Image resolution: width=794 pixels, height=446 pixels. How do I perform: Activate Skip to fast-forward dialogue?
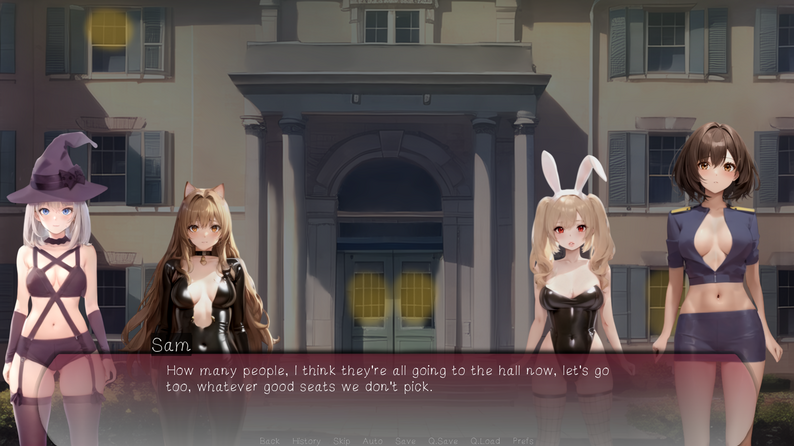[x=342, y=440]
